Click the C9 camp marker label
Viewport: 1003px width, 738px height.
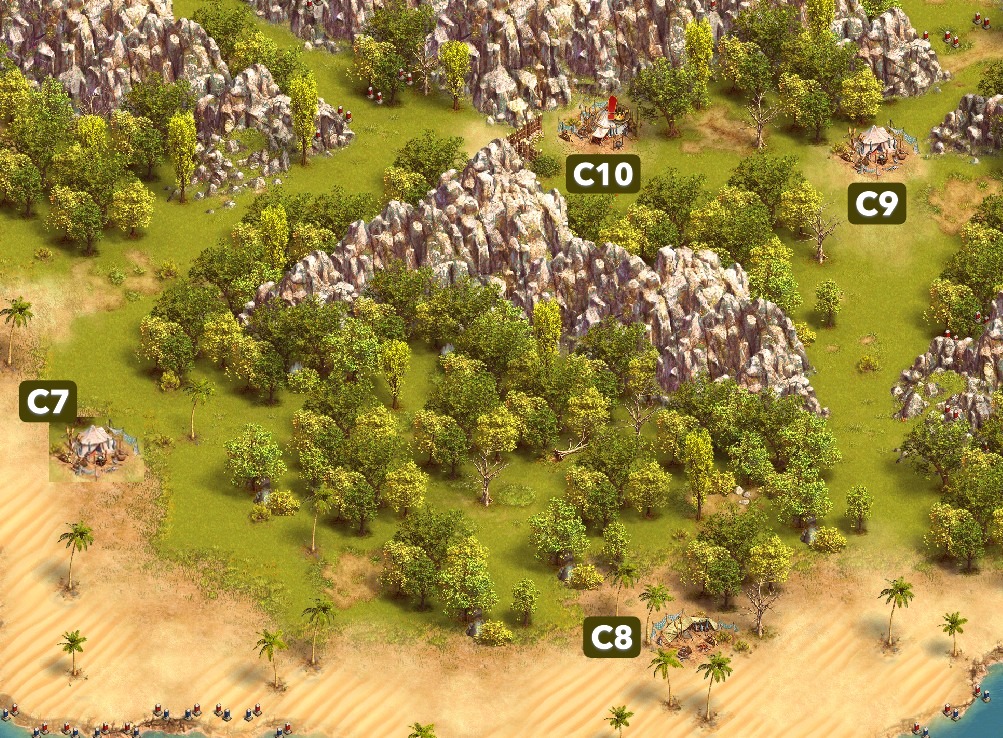click(x=876, y=203)
